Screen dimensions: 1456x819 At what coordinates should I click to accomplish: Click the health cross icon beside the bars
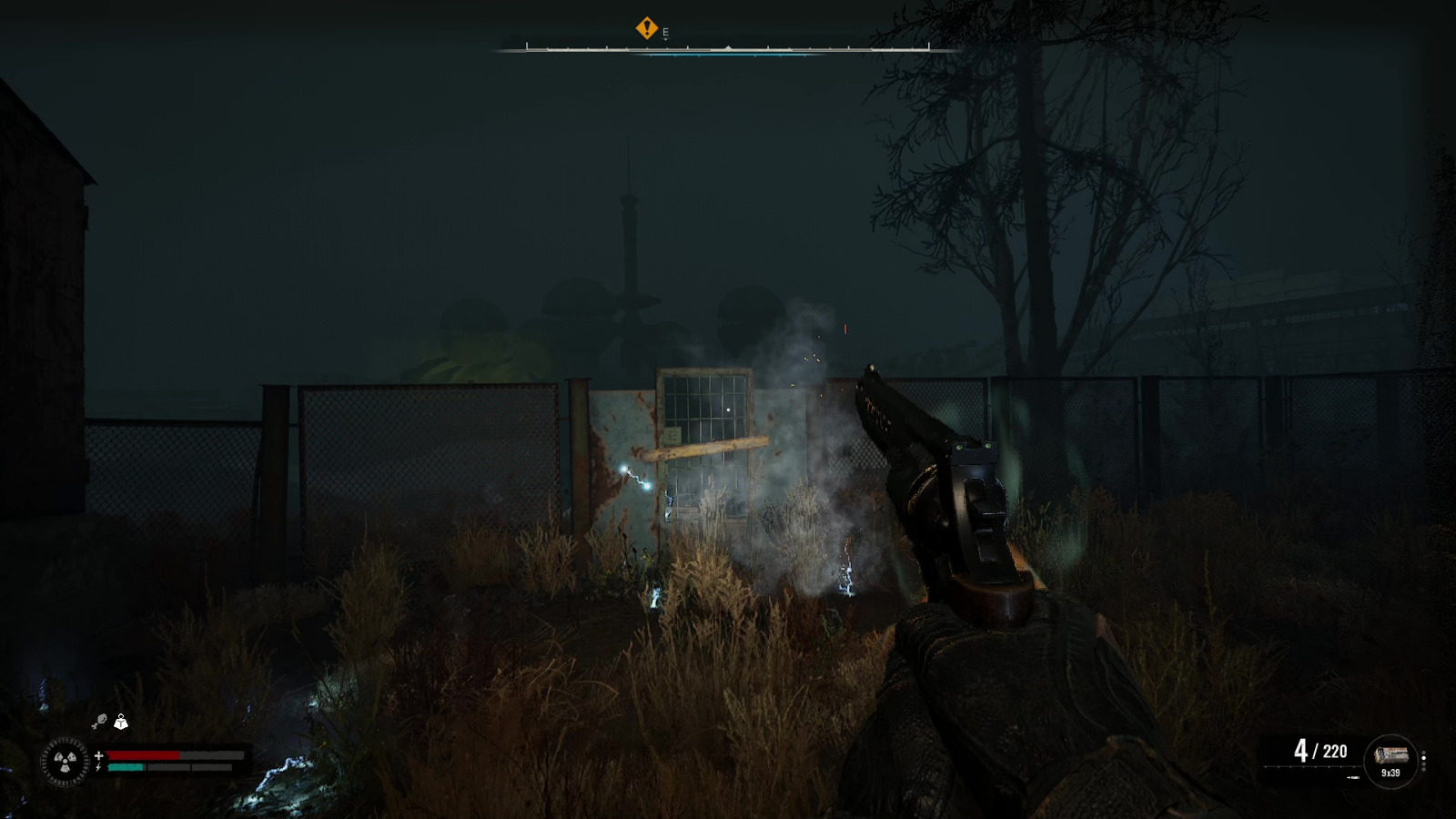click(x=99, y=755)
